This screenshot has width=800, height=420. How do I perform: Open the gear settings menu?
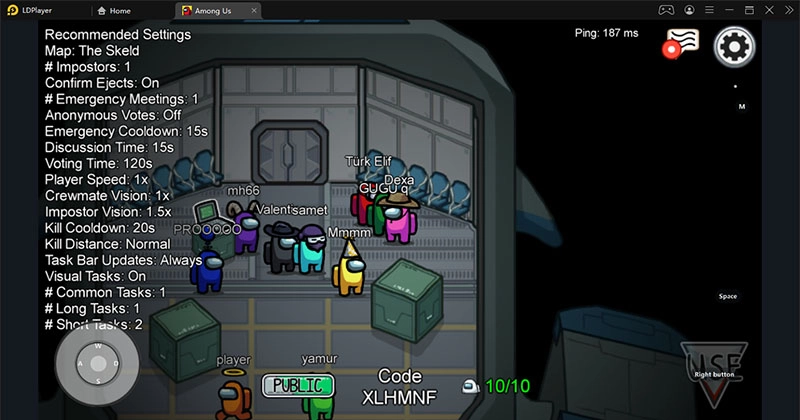(x=734, y=46)
